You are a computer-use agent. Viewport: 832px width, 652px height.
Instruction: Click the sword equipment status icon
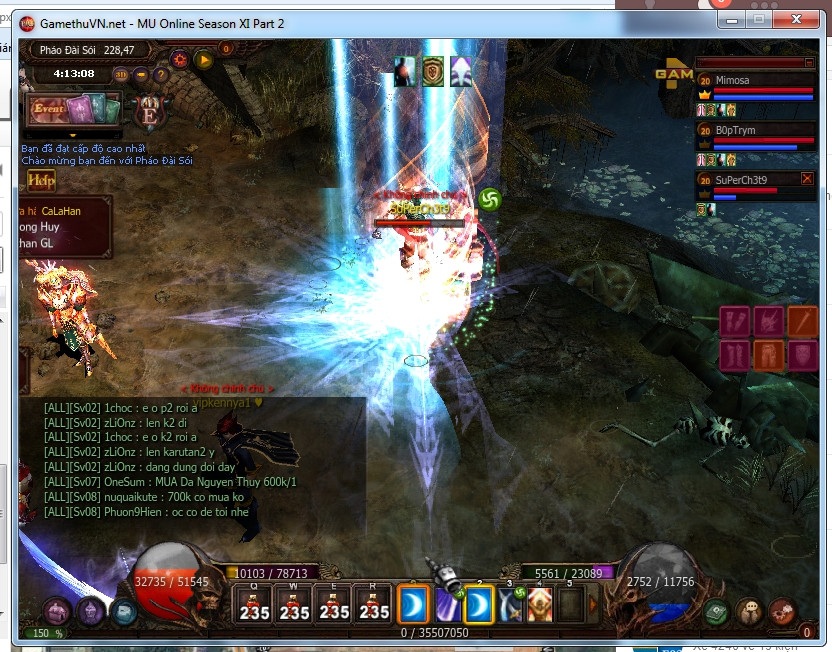tap(802, 321)
